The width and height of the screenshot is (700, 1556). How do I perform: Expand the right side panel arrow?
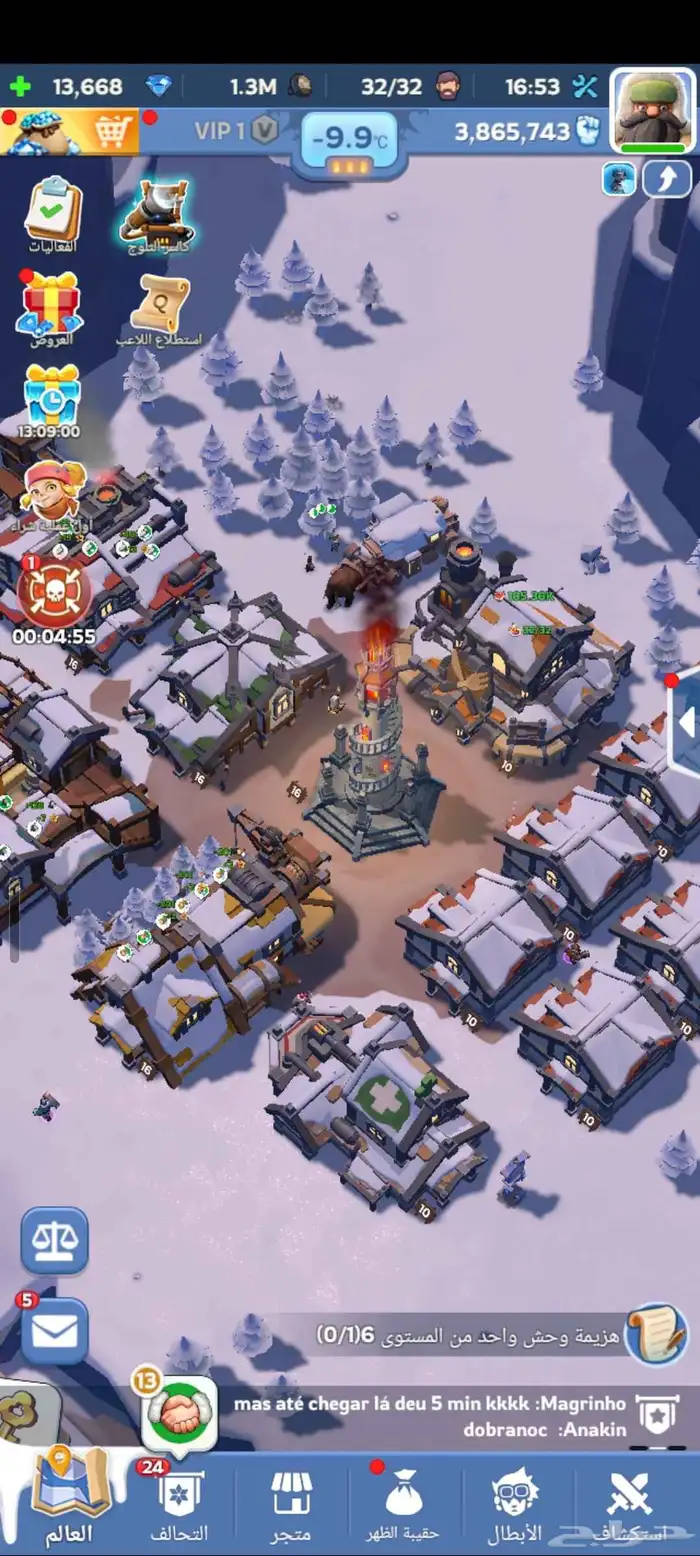coord(685,723)
